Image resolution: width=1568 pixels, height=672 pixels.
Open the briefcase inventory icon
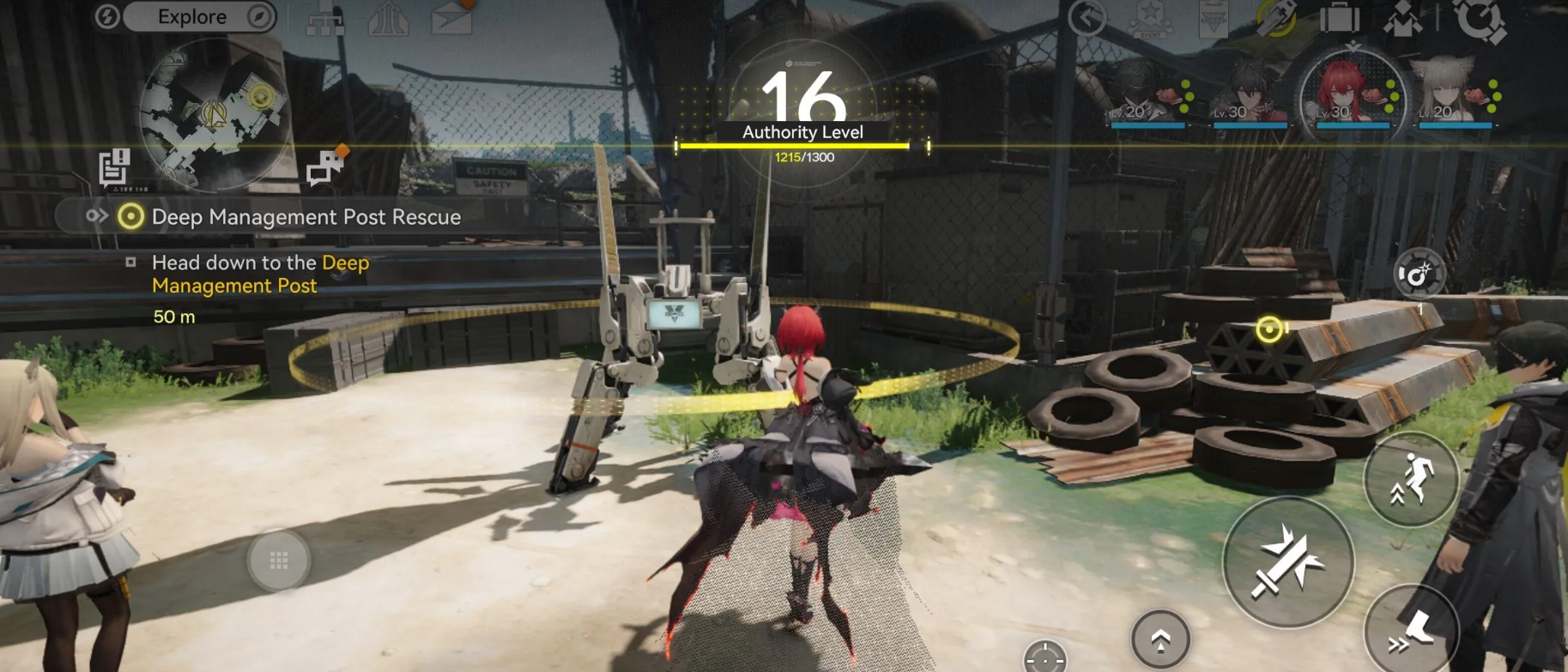(1340, 17)
